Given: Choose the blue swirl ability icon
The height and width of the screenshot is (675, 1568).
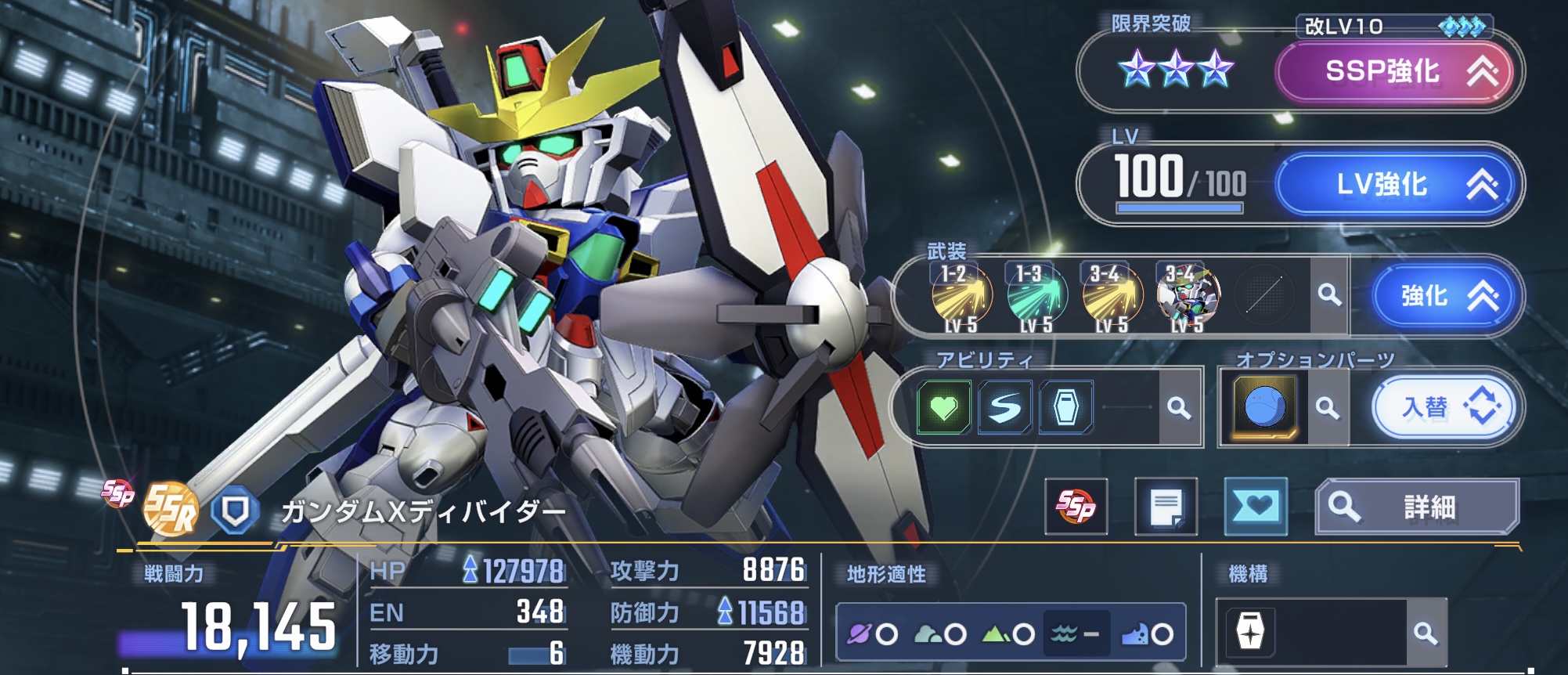Looking at the screenshot, I should (1004, 407).
